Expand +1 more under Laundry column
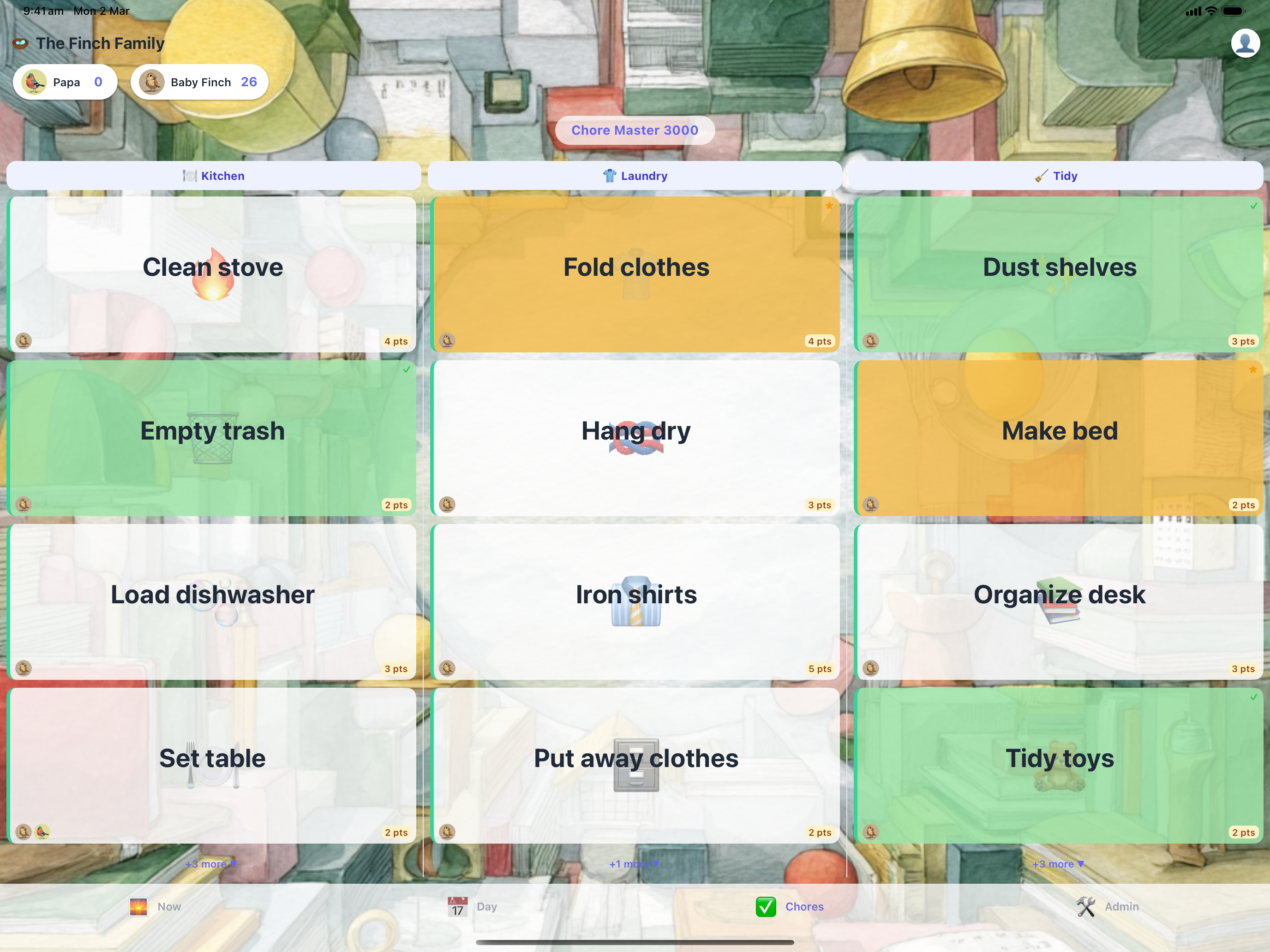 coord(634,863)
